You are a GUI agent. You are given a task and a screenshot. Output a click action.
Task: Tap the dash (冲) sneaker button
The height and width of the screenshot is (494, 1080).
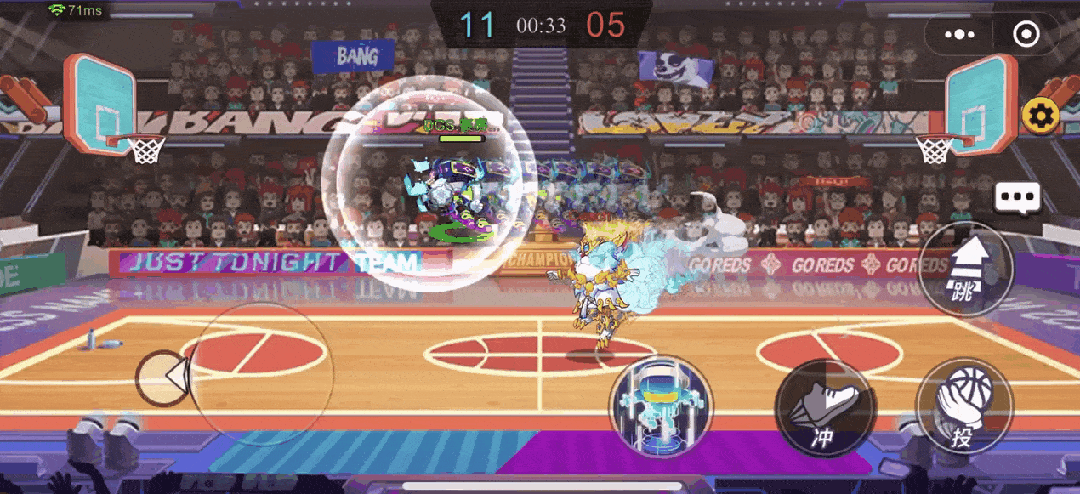826,408
